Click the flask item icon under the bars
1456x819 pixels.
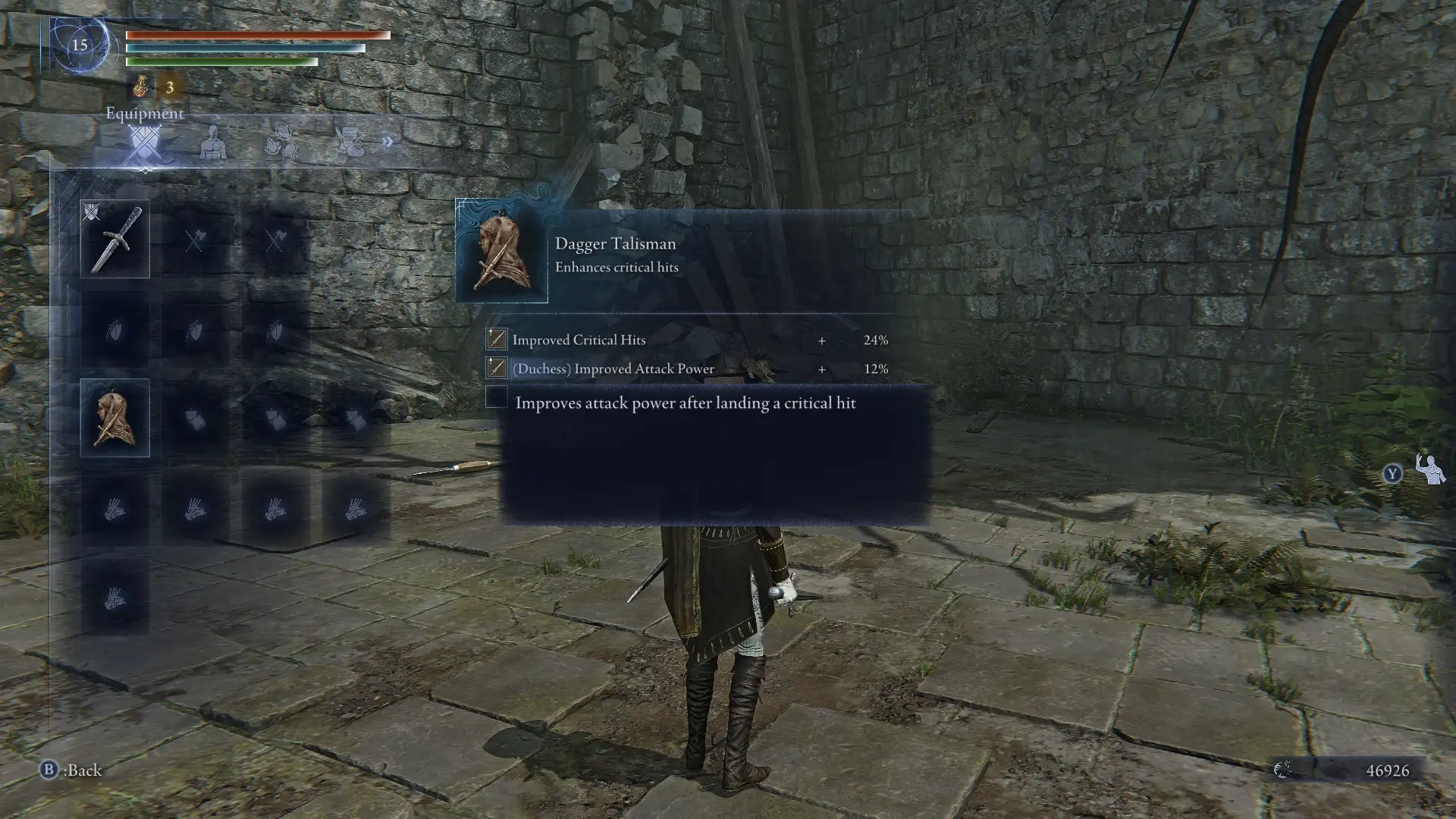pyautogui.click(x=141, y=87)
